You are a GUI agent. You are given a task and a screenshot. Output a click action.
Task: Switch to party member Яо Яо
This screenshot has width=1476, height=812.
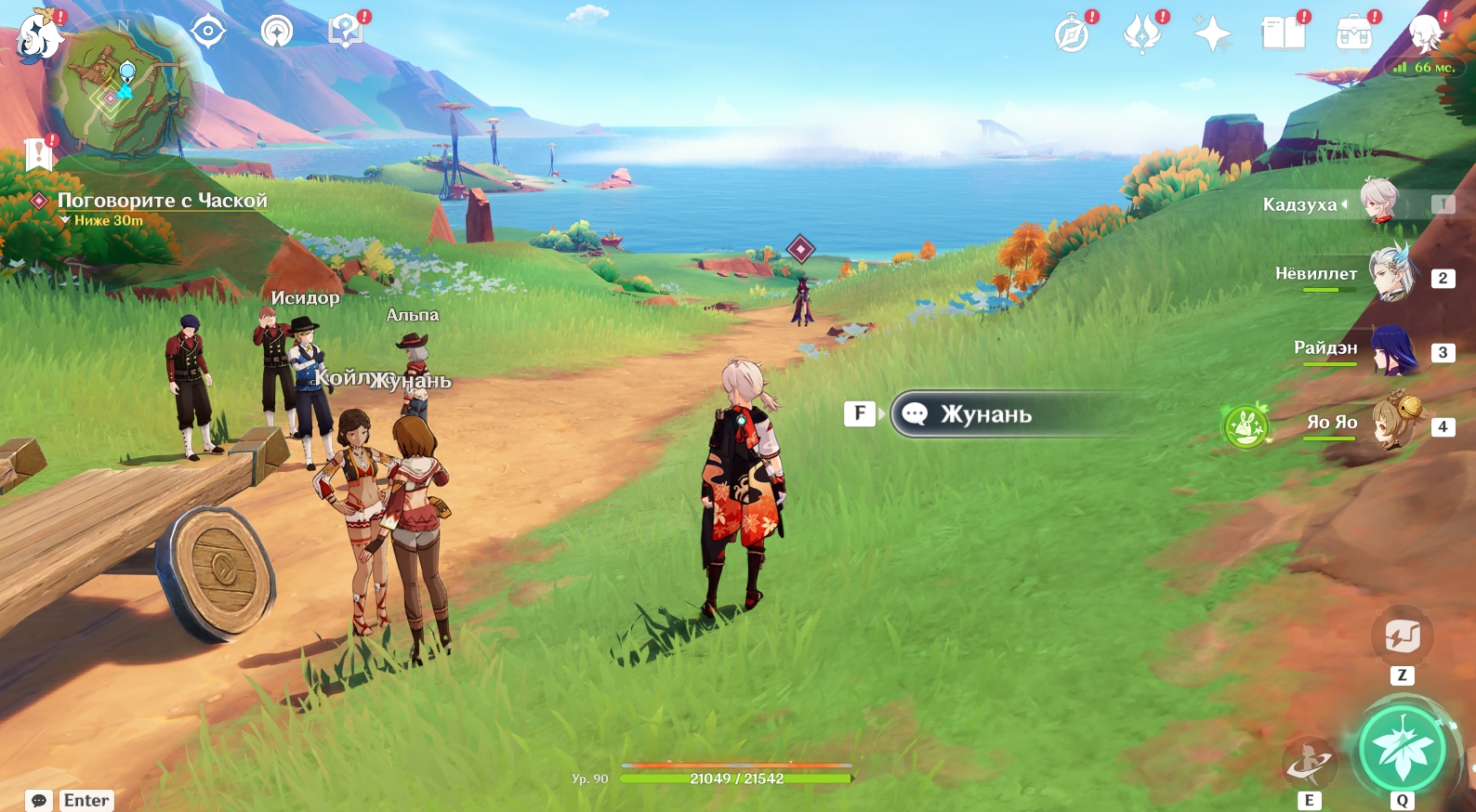click(1392, 425)
